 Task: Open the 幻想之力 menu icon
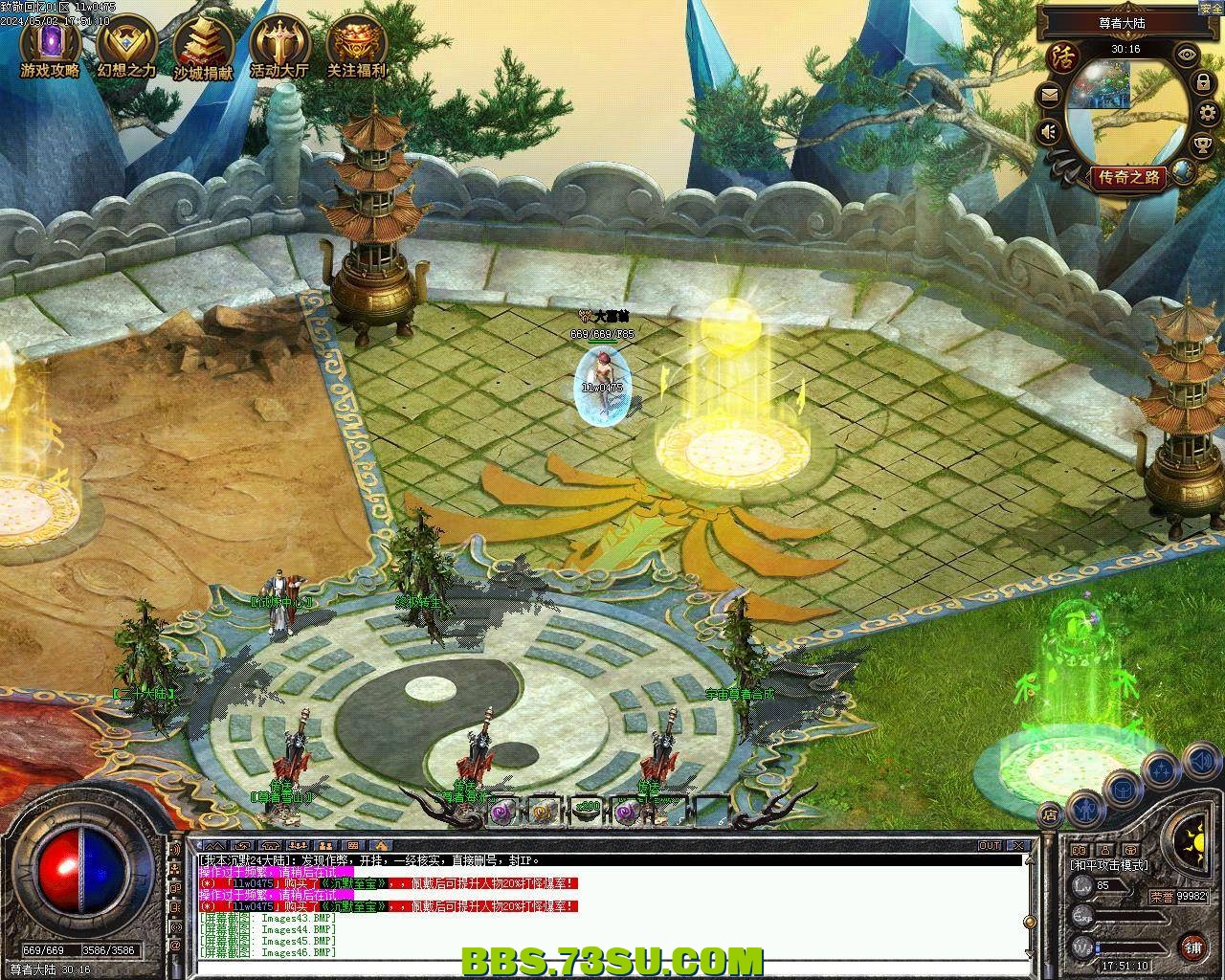point(126,46)
